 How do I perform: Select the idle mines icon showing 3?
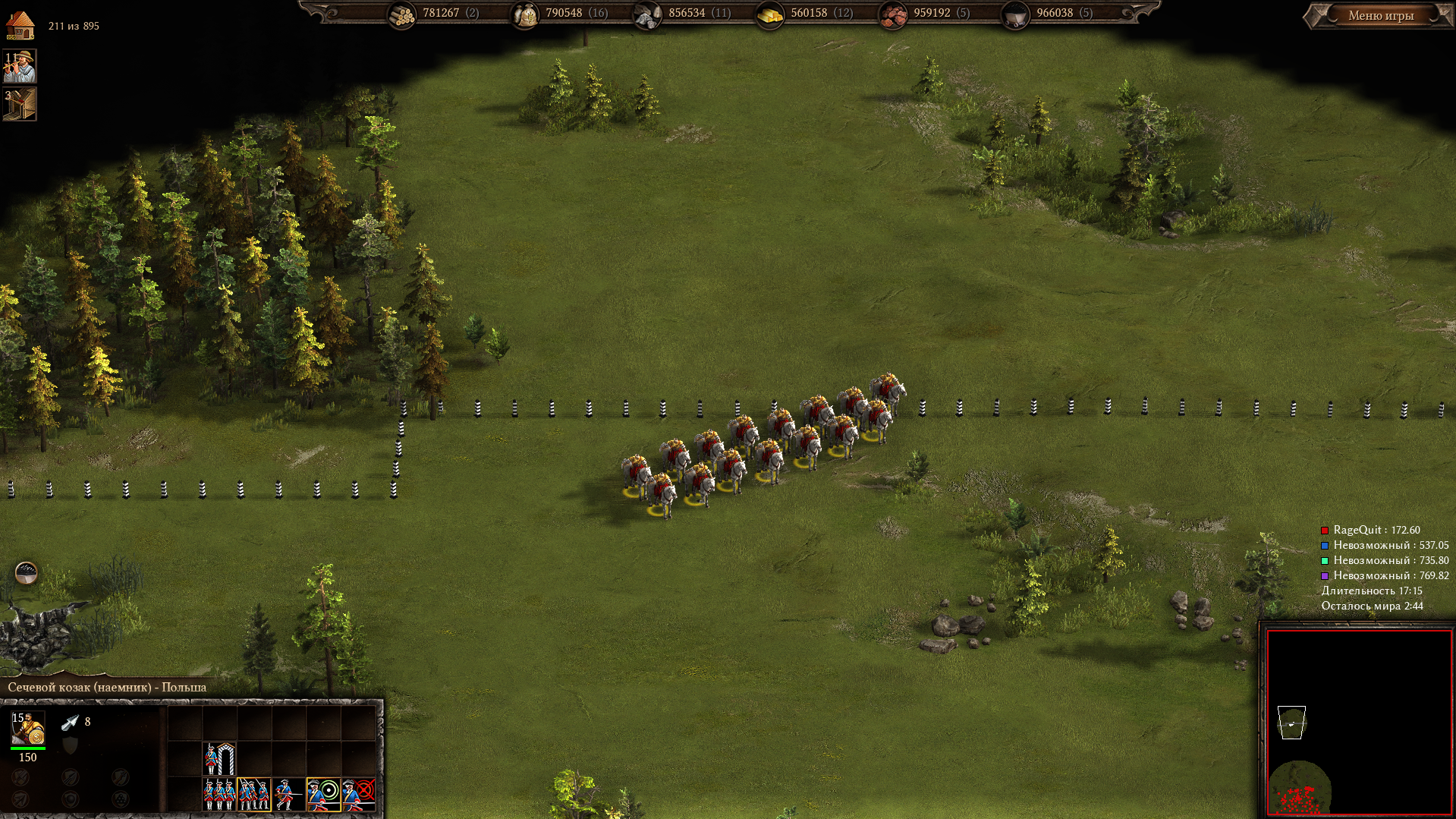[x=20, y=104]
